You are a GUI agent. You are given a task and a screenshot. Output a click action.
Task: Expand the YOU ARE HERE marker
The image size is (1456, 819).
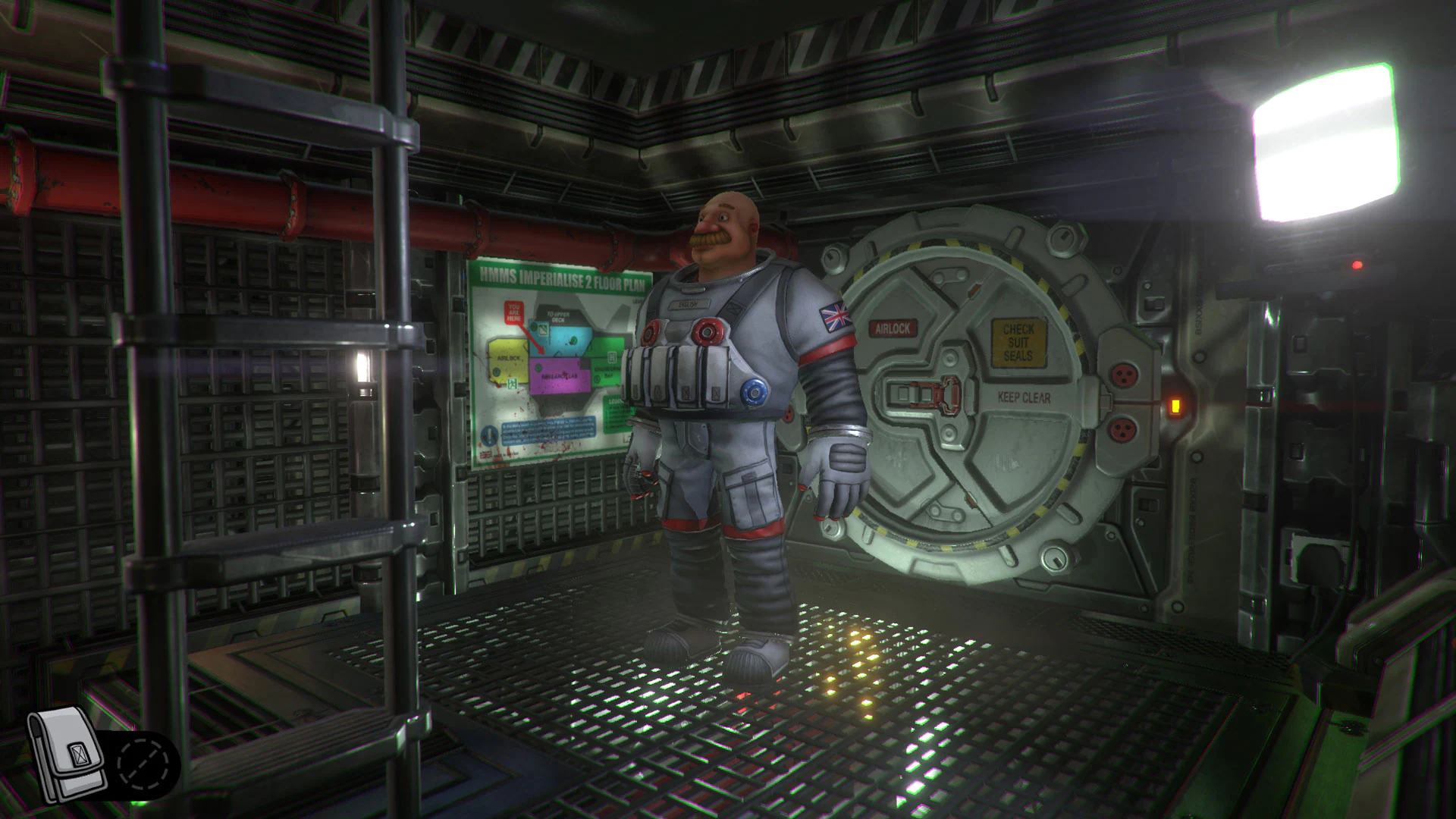(x=513, y=312)
